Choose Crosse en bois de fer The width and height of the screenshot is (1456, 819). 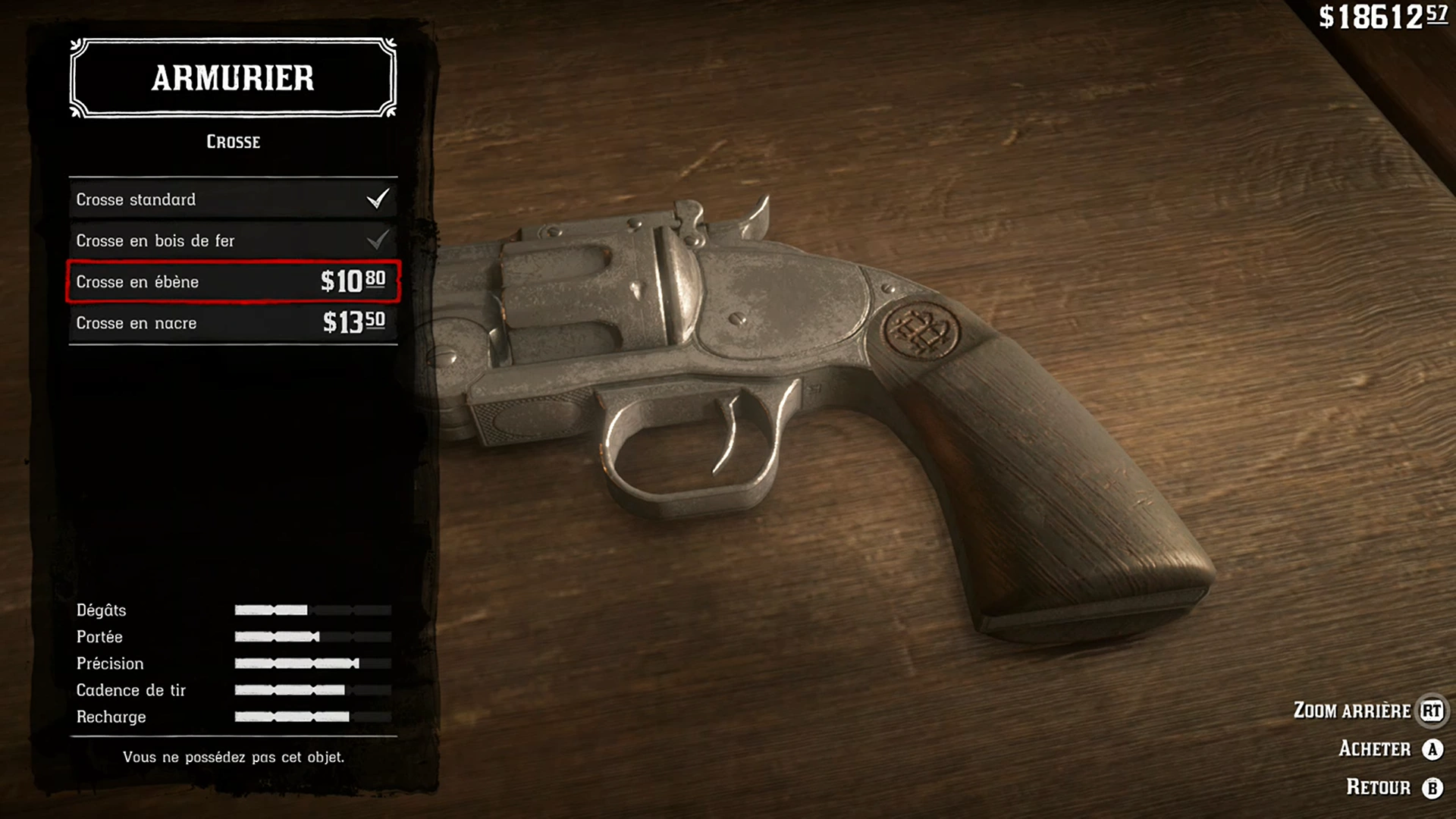point(232,240)
